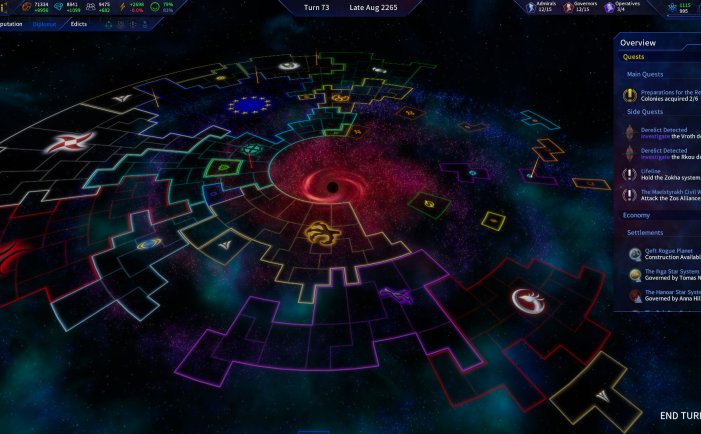This screenshot has height=434, width=701.
Task: Open the Operatives roster
Action: pyautogui.click(x=623, y=7)
